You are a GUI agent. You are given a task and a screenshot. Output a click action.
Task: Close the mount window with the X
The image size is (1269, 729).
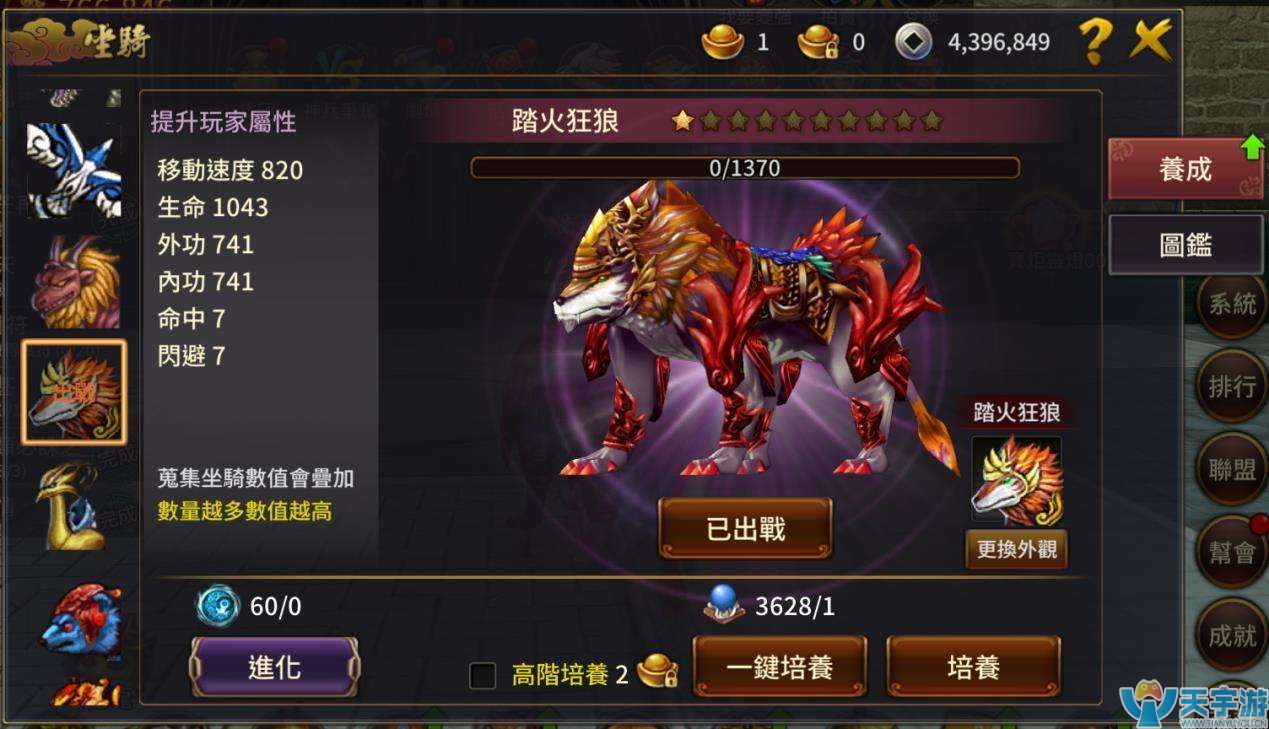coord(1151,41)
